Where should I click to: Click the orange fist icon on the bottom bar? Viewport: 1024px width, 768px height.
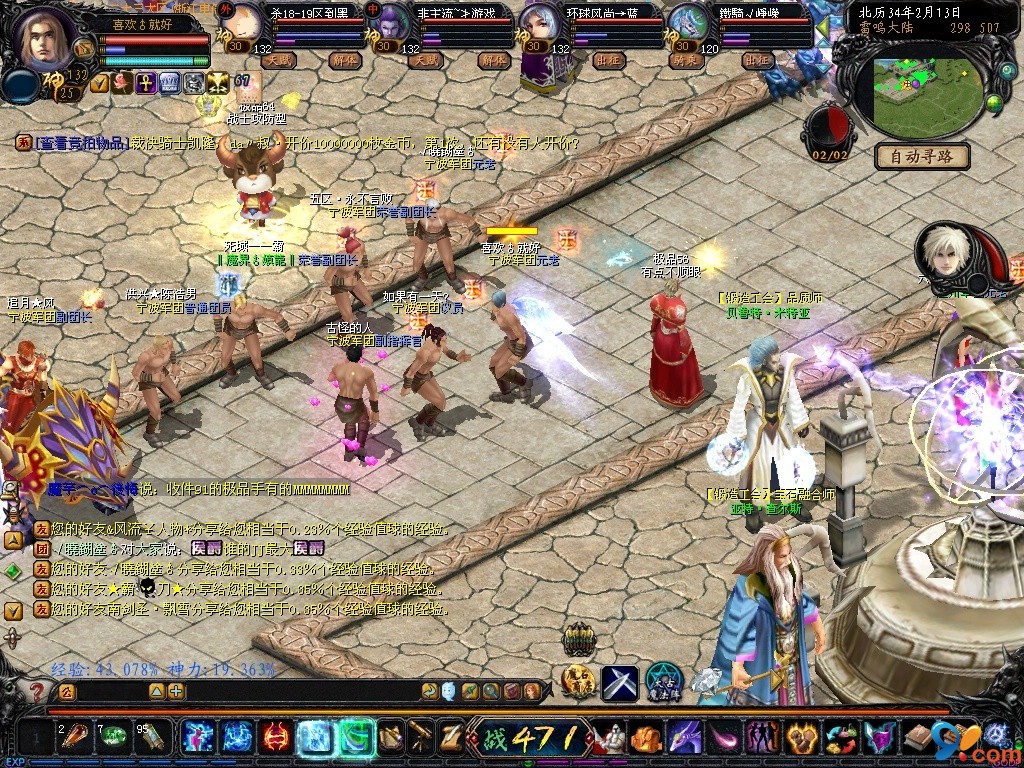(x=645, y=738)
